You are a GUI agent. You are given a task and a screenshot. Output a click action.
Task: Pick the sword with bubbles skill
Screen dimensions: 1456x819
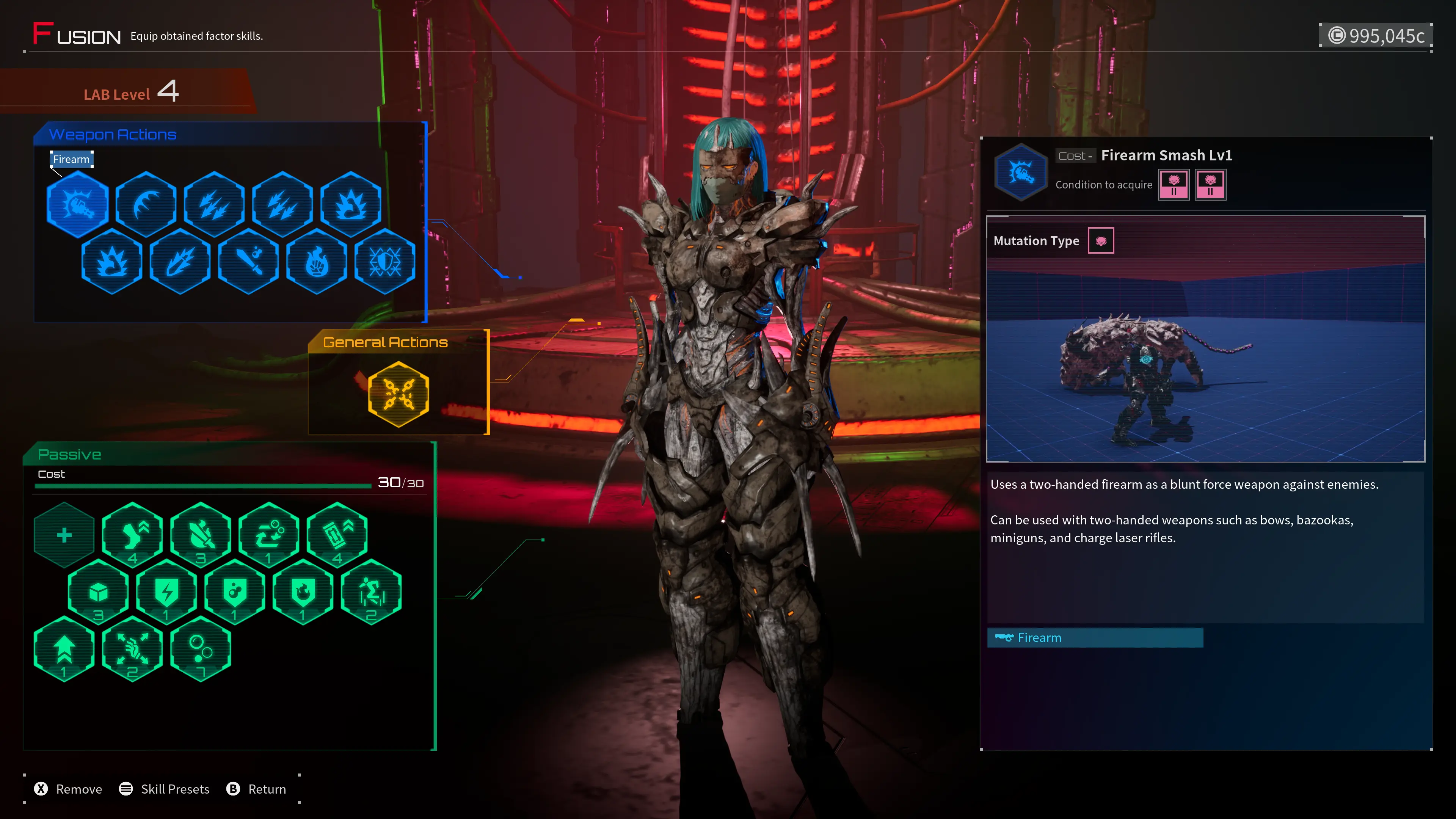pyautogui.click(x=249, y=261)
